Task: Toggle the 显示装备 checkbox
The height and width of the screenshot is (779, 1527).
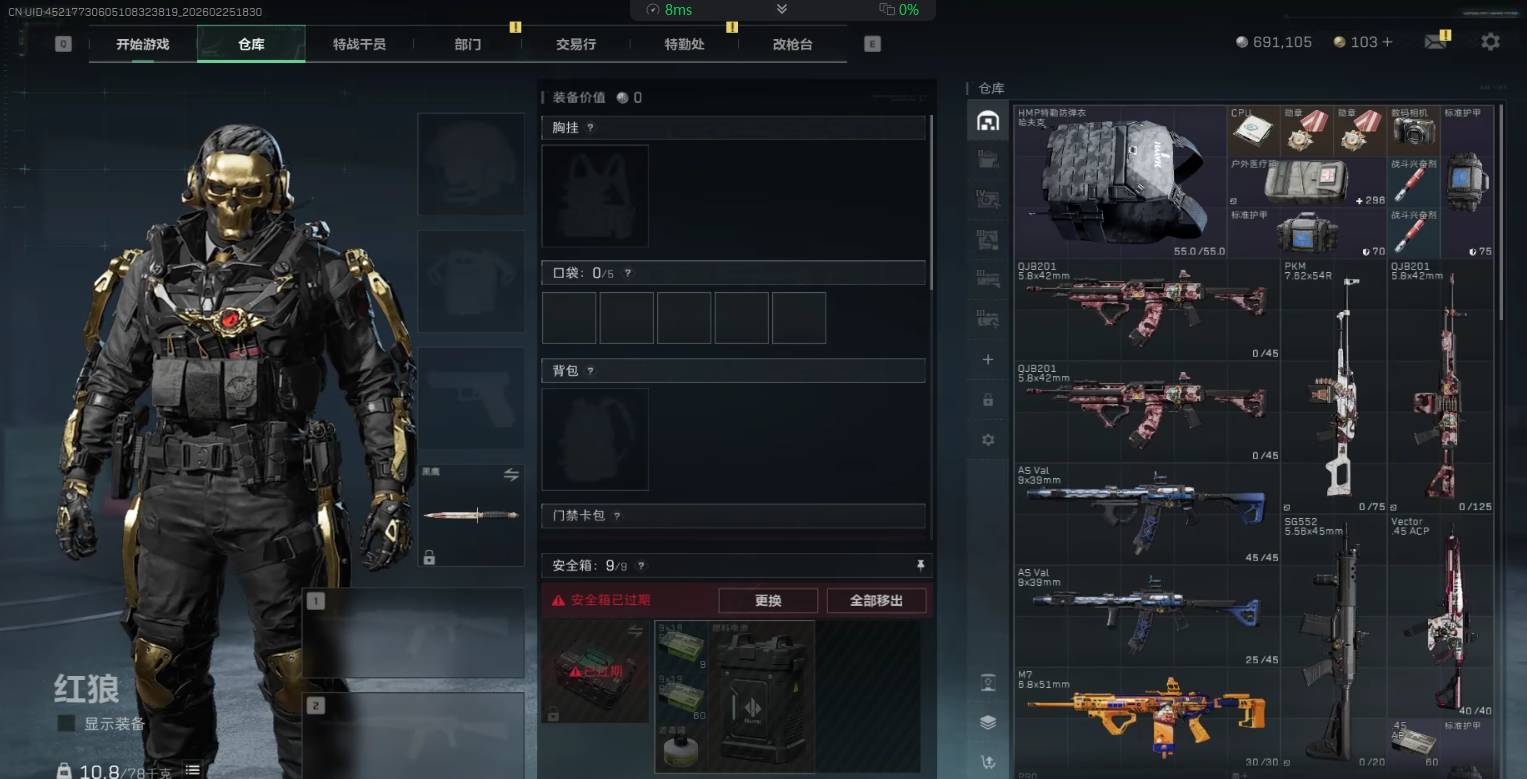Action: 66,723
